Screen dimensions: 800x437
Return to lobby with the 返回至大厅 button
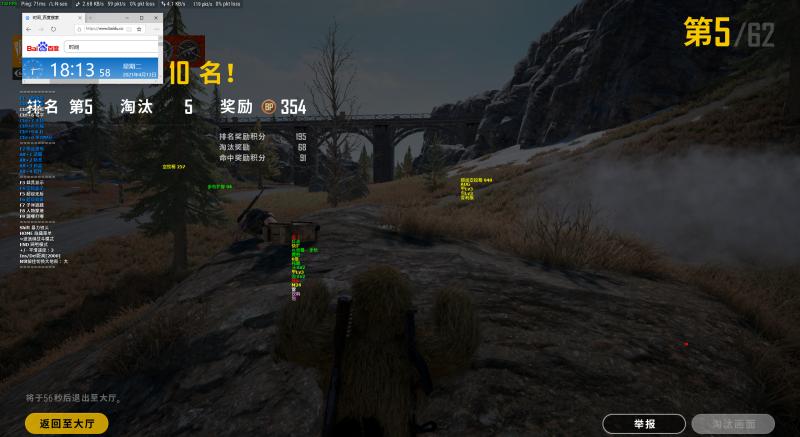point(66,423)
